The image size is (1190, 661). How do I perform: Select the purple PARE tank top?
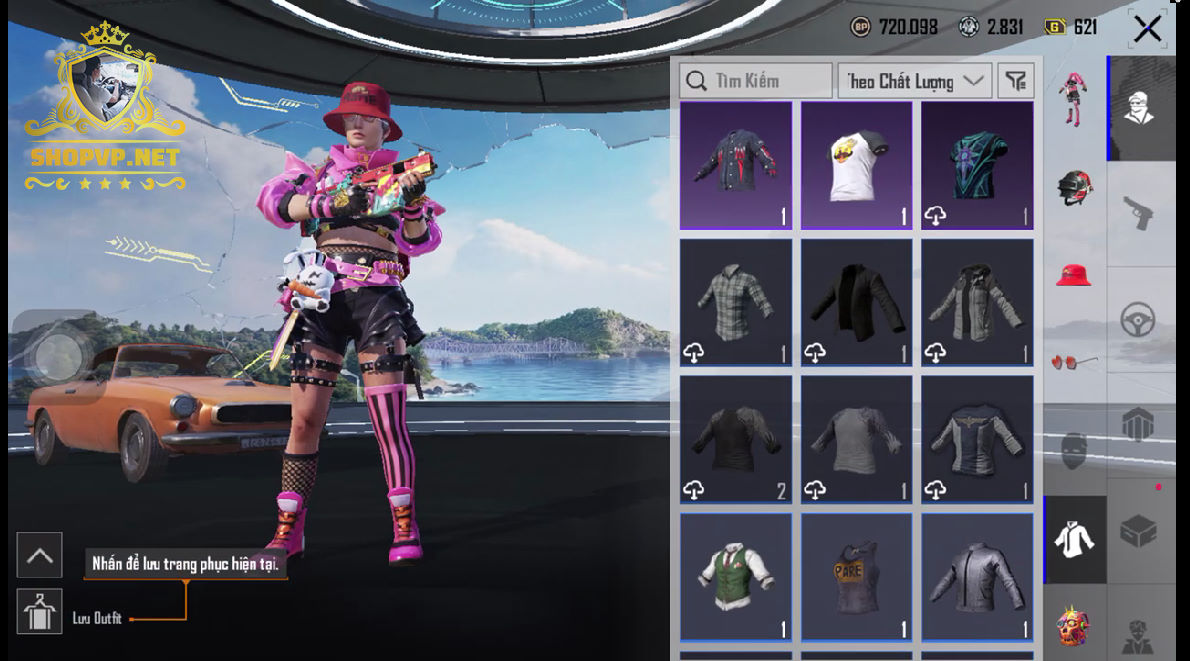click(857, 577)
